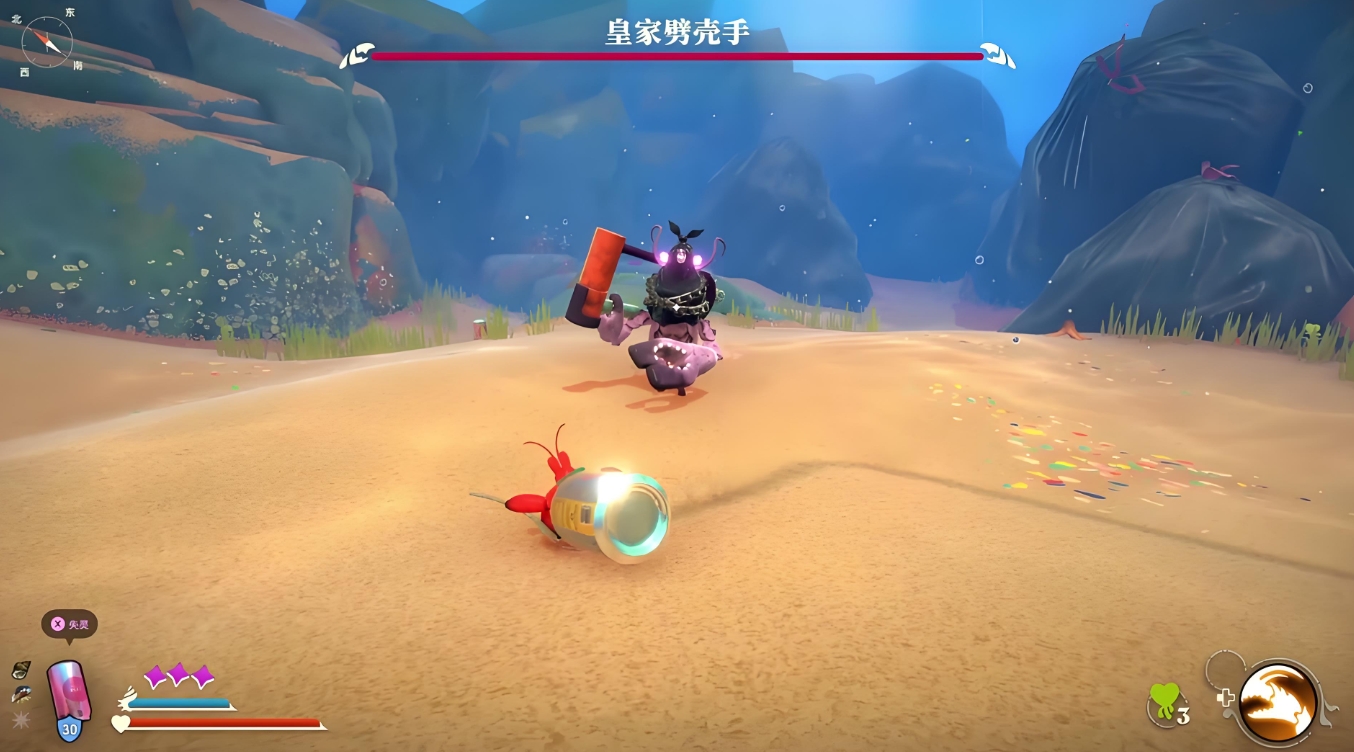The height and width of the screenshot is (752, 1354).
Task: Click the compass in the corner
Action: point(47,41)
